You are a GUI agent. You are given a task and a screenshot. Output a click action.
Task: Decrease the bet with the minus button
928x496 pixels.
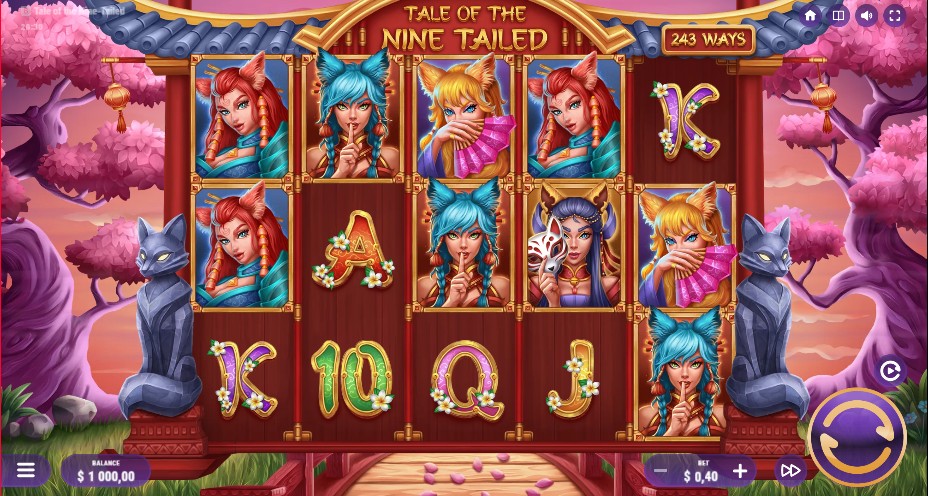660,470
